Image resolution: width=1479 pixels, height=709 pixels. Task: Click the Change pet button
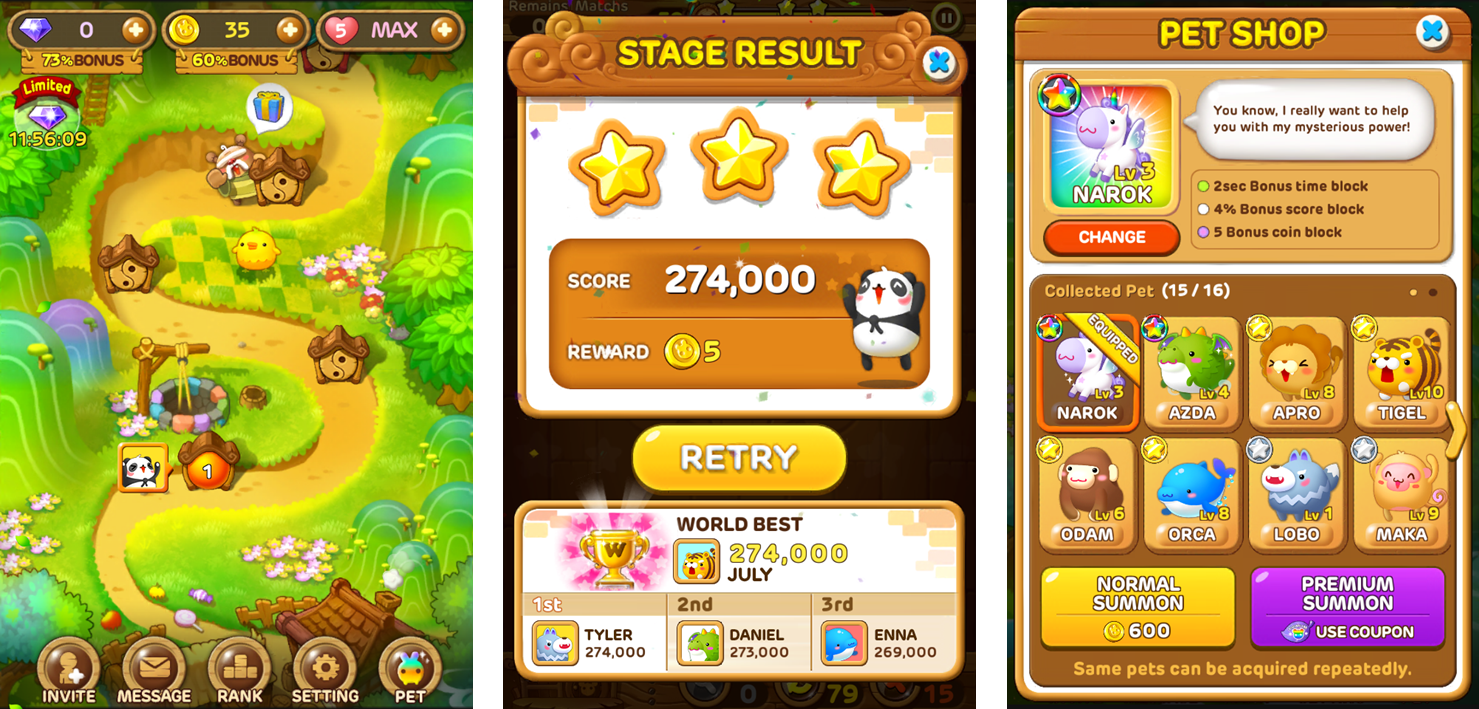pyautogui.click(x=1111, y=237)
